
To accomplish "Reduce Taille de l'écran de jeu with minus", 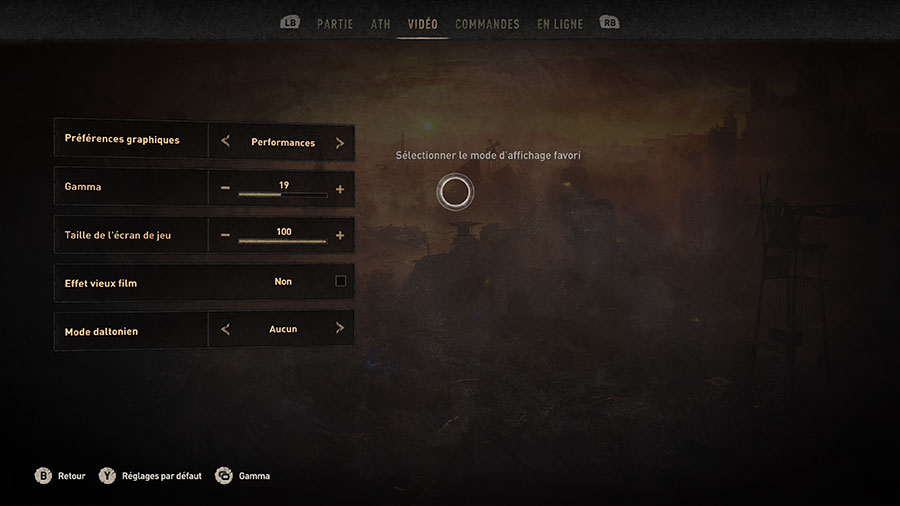I will [x=225, y=235].
